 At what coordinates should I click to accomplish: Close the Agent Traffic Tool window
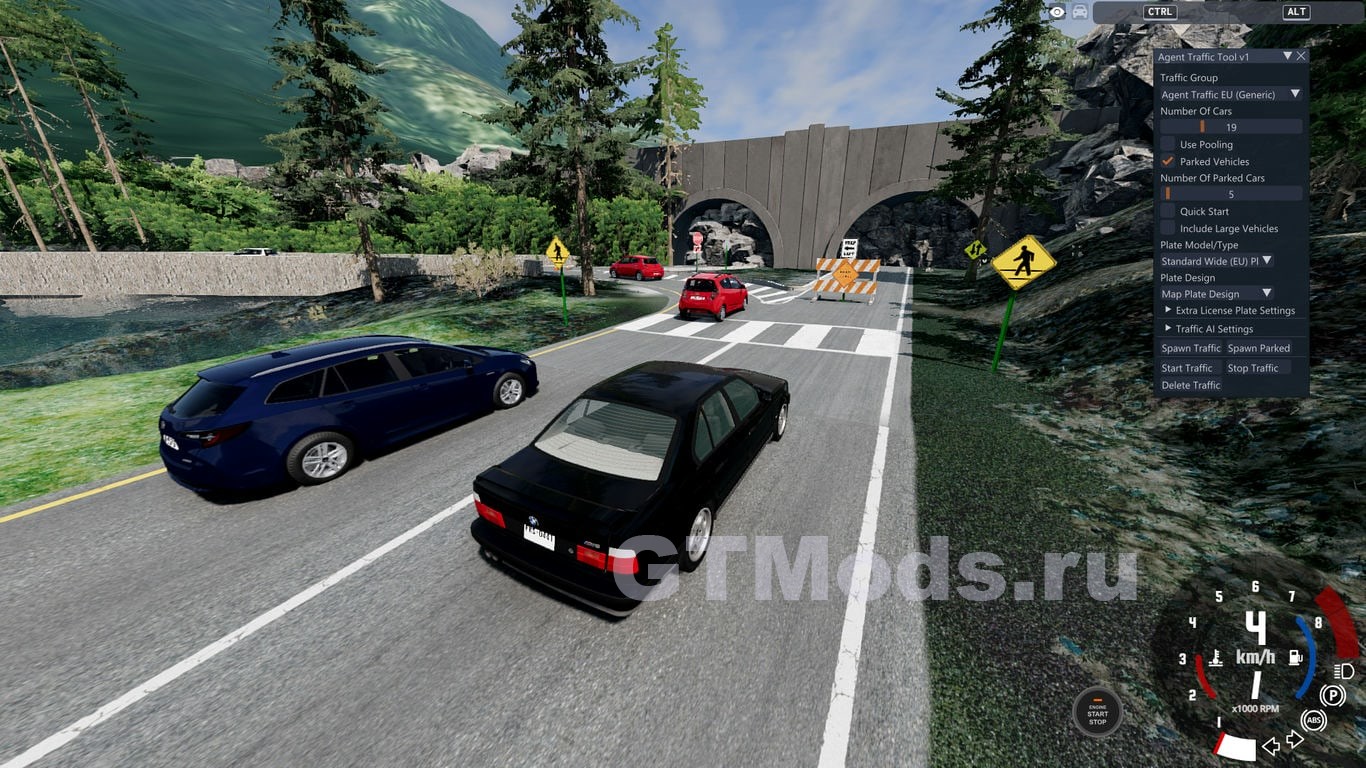click(x=1301, y=57)
